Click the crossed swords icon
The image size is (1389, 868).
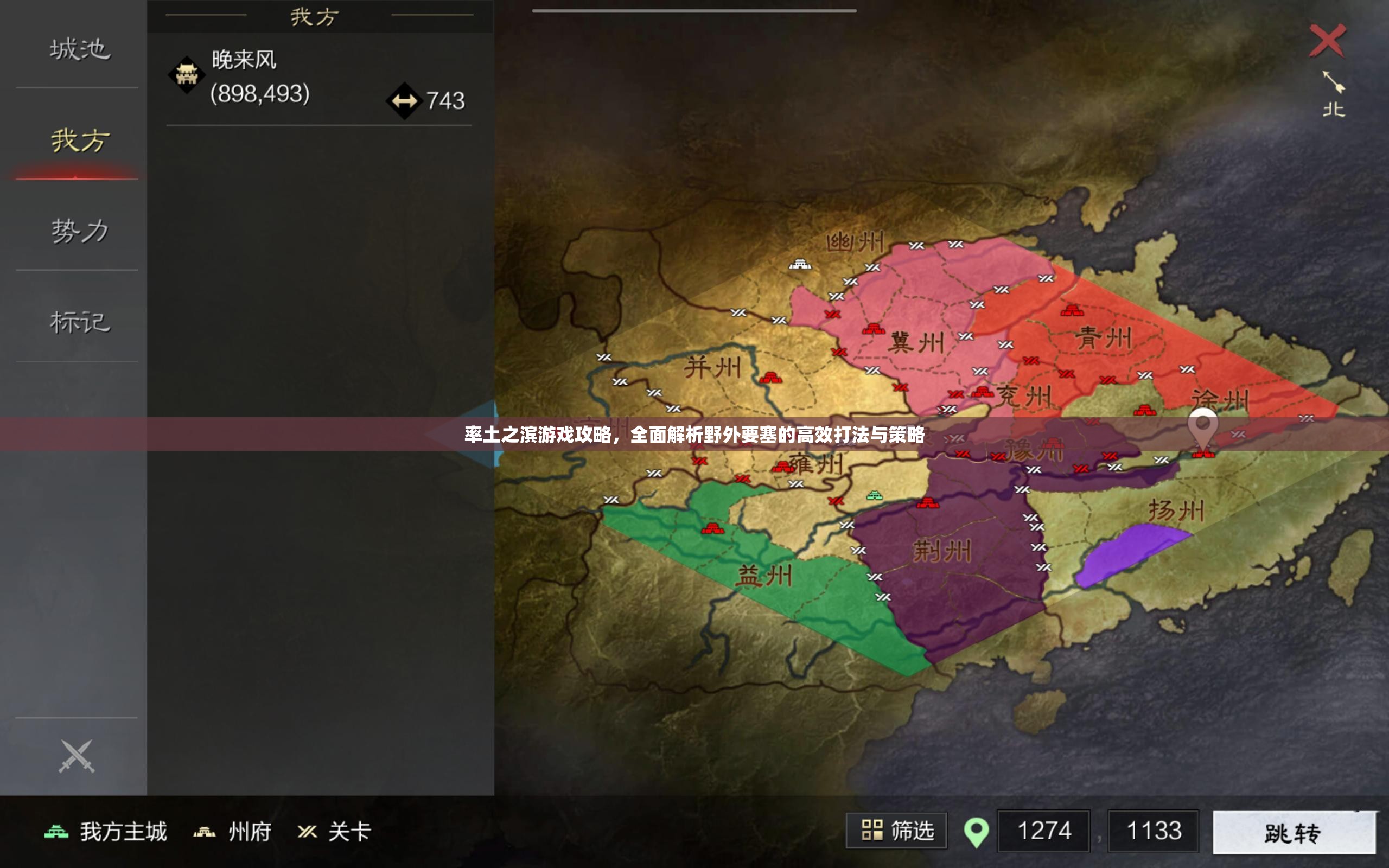(x=77, y=757)
